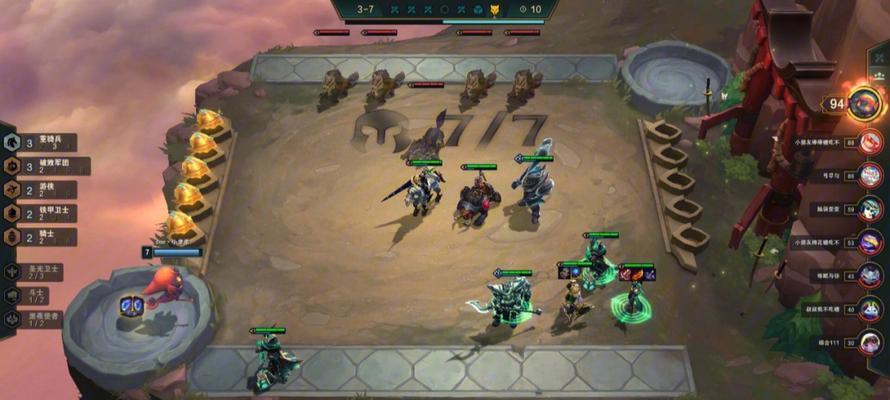Image resolution: width=890 pixels, height=400 pixels.
Task: Select the 破败军团 trait row
Action: tap(45, 166)
